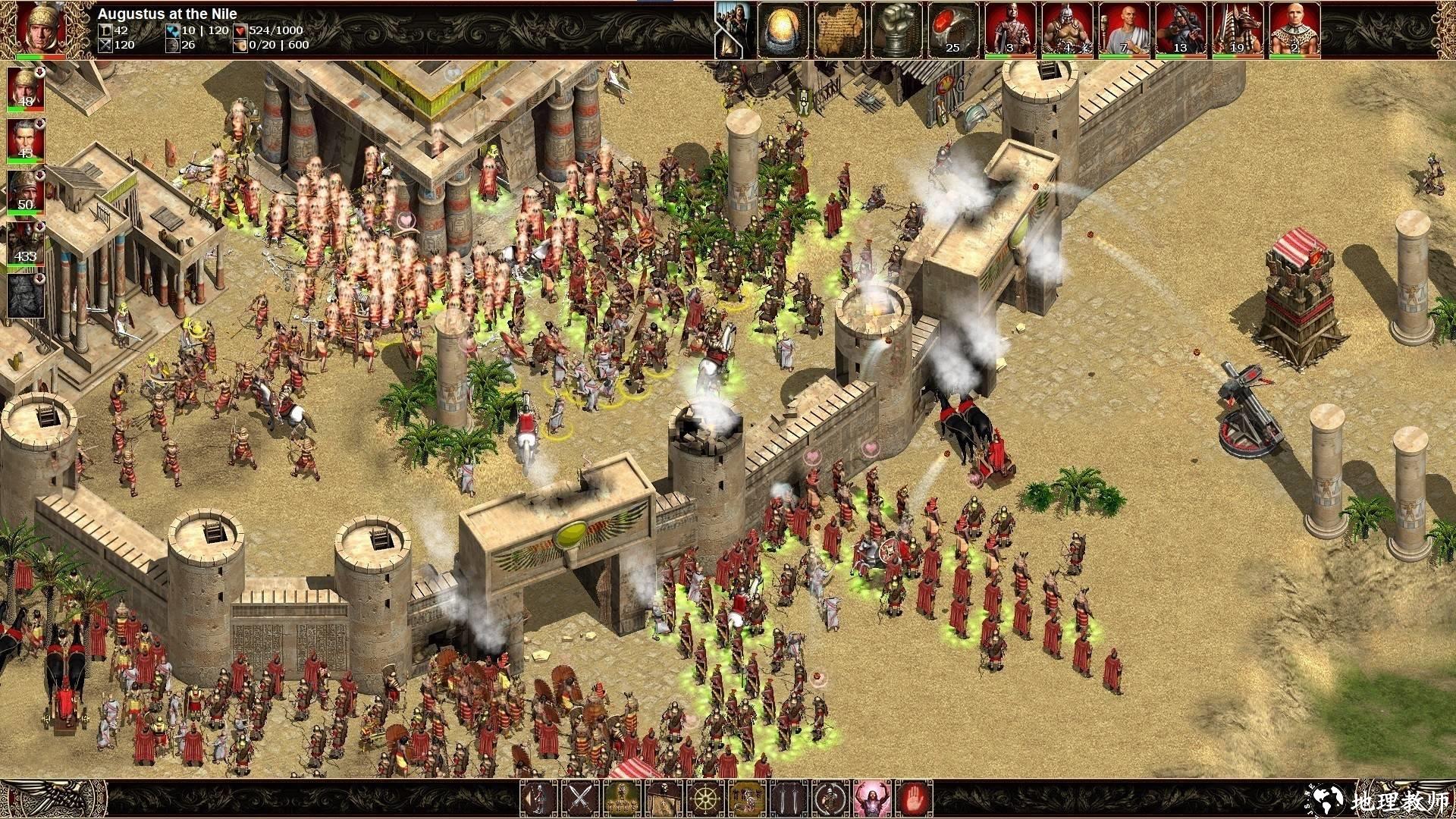Select the army group numbered 433

coord(26,243)
